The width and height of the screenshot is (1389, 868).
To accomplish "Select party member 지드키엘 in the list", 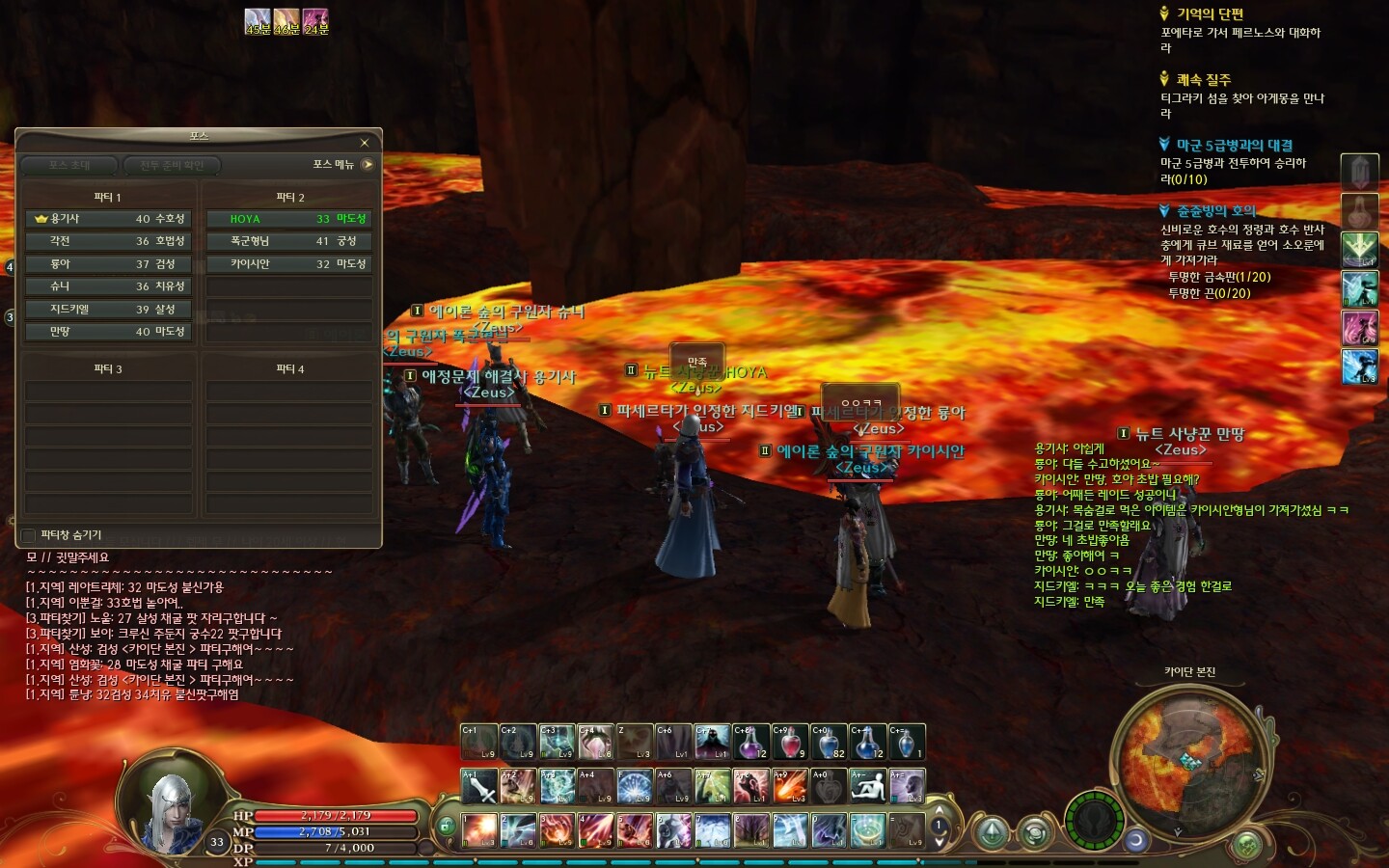I will (108, 309).
